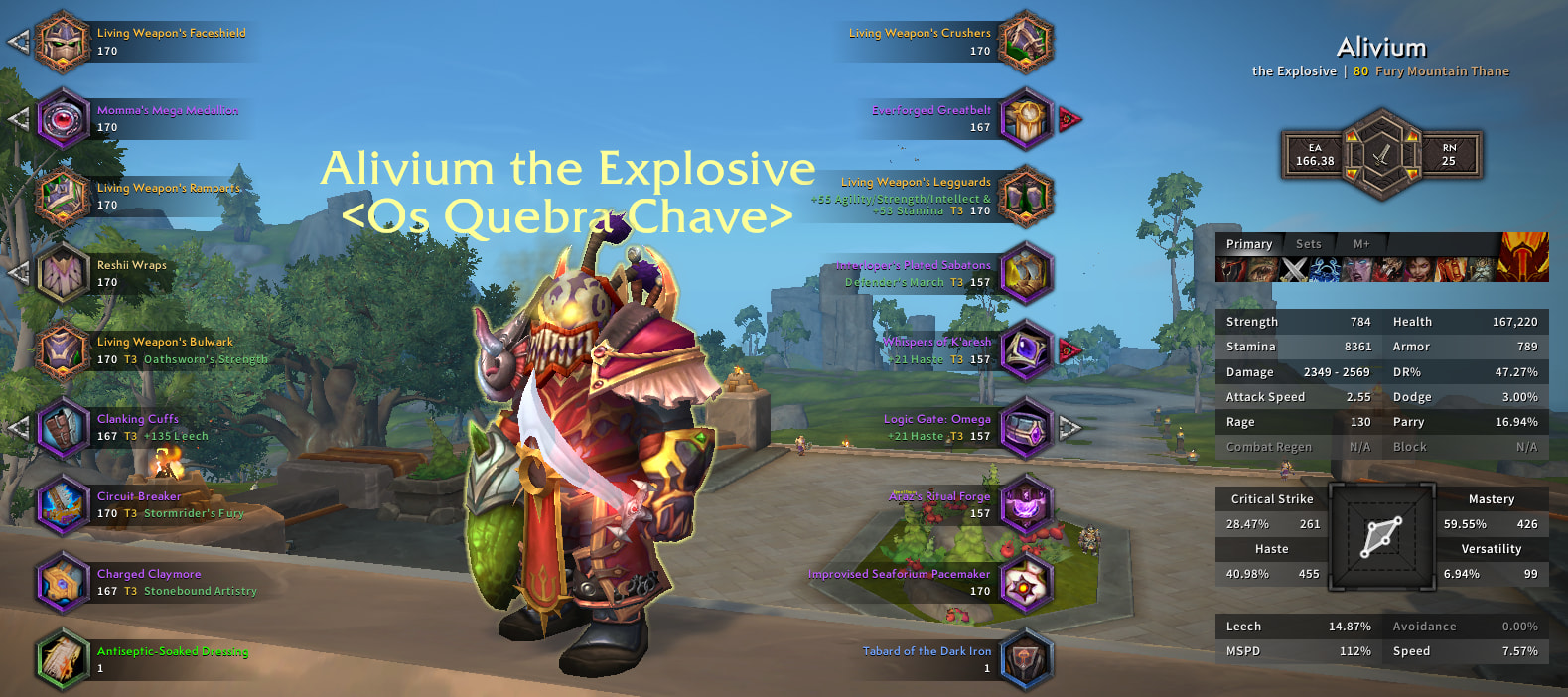Inspect Momma's Mega Medallion necklace icon
The image size is (1568, 697).
click(x=63, y=119)
